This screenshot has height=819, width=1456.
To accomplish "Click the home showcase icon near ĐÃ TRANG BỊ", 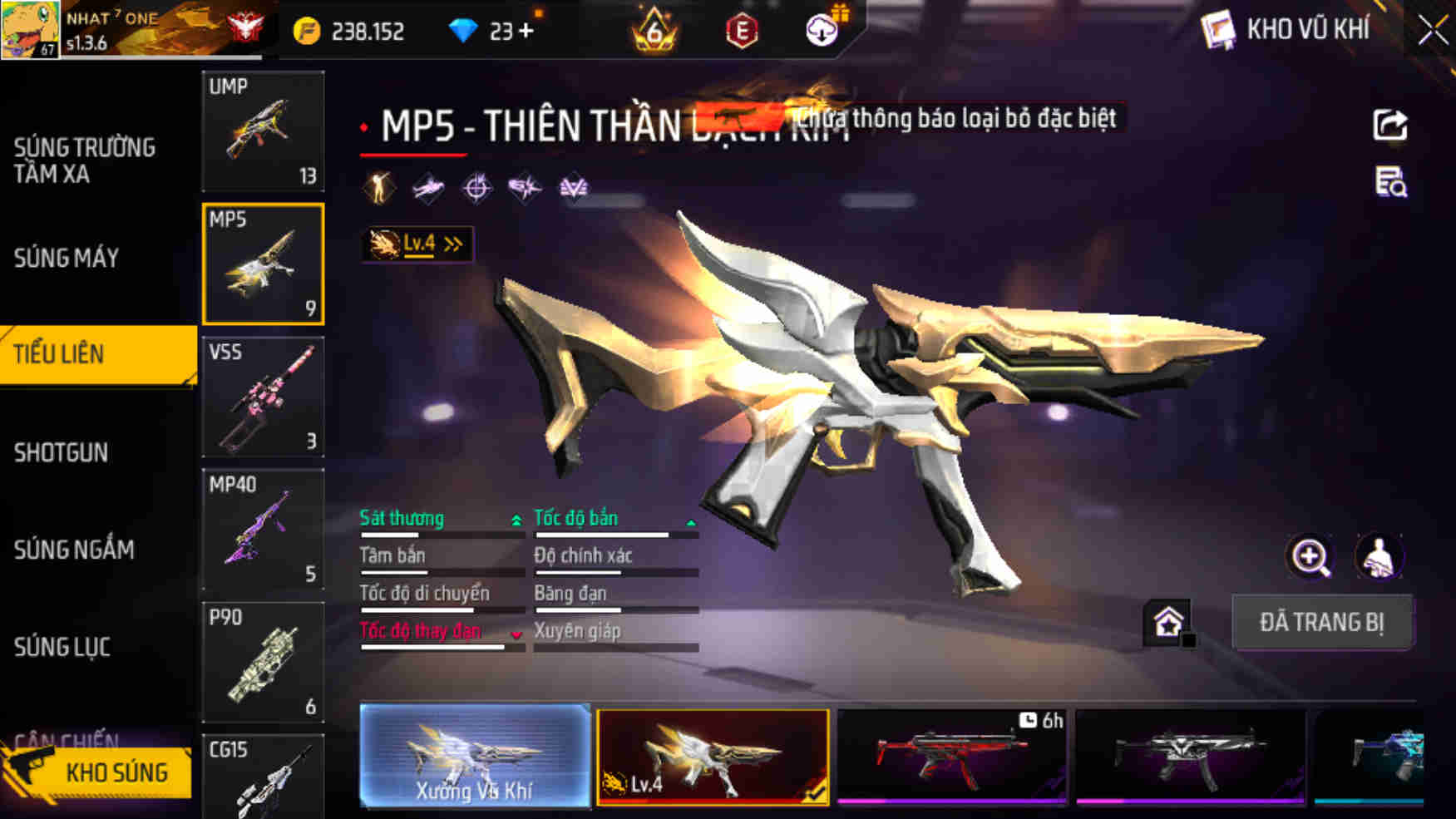I will click(x=1168, y=621).
